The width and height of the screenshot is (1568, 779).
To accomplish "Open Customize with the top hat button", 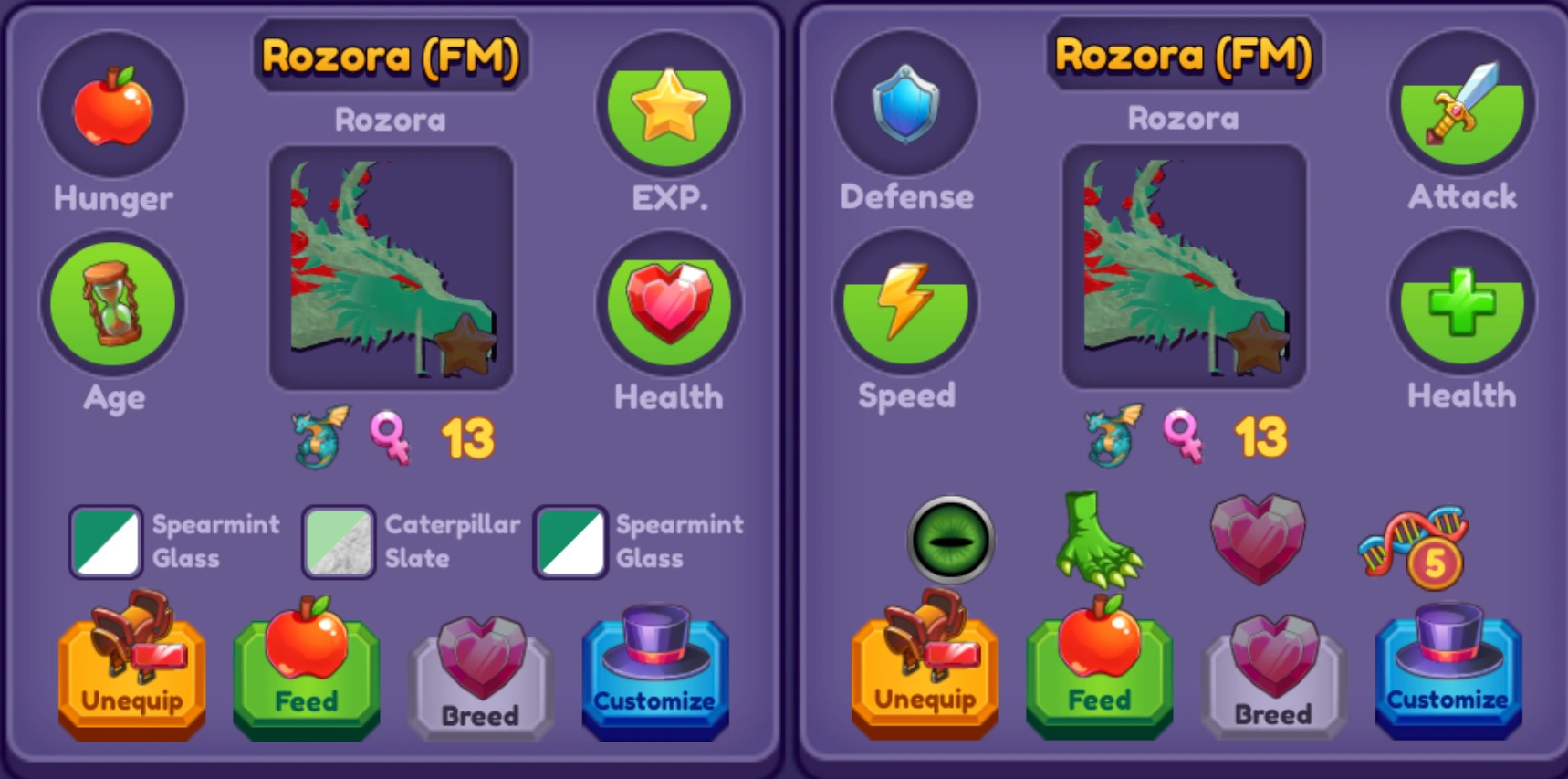I will point(655,673).
